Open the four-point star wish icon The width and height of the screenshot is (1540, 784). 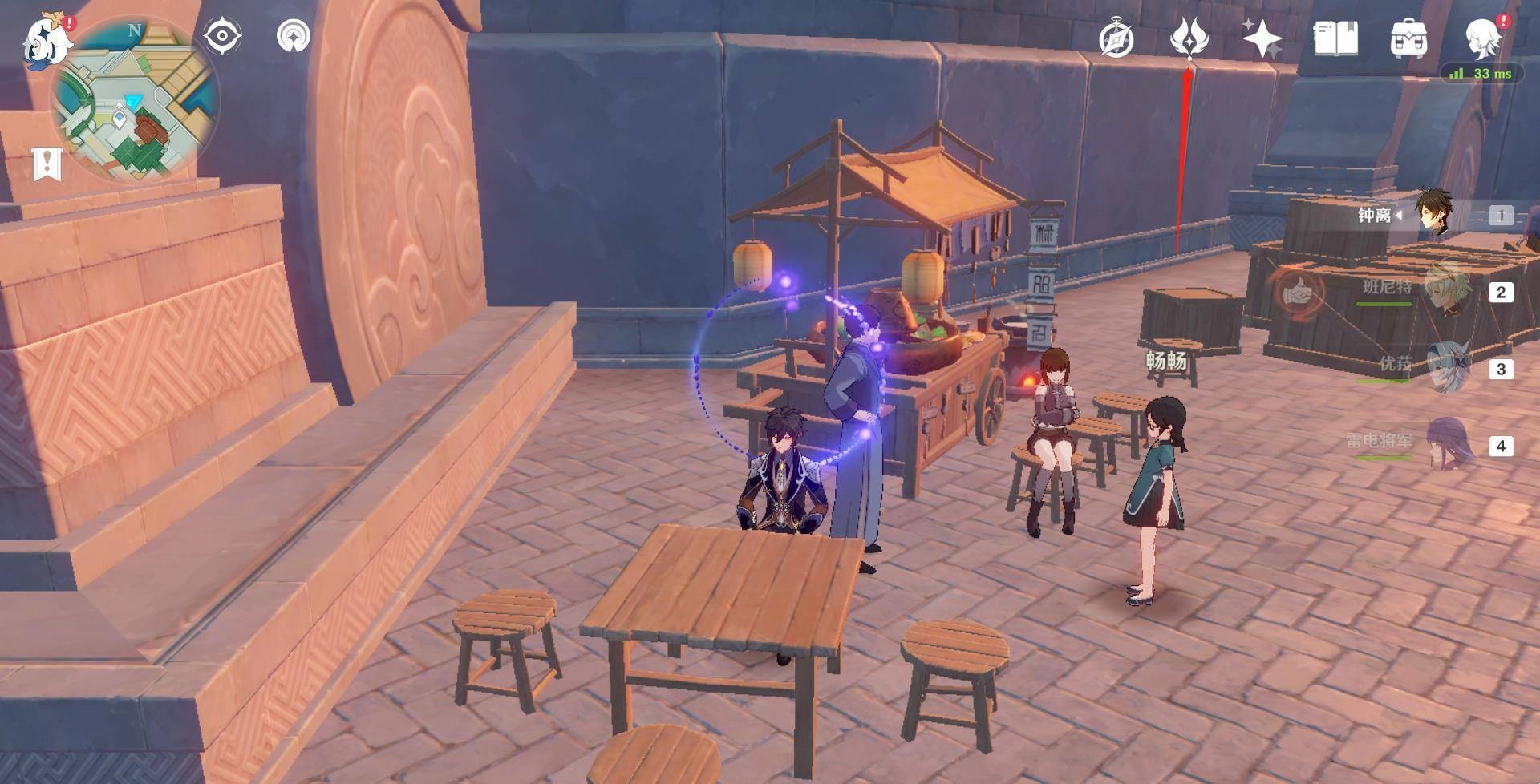pos(1262,38)
